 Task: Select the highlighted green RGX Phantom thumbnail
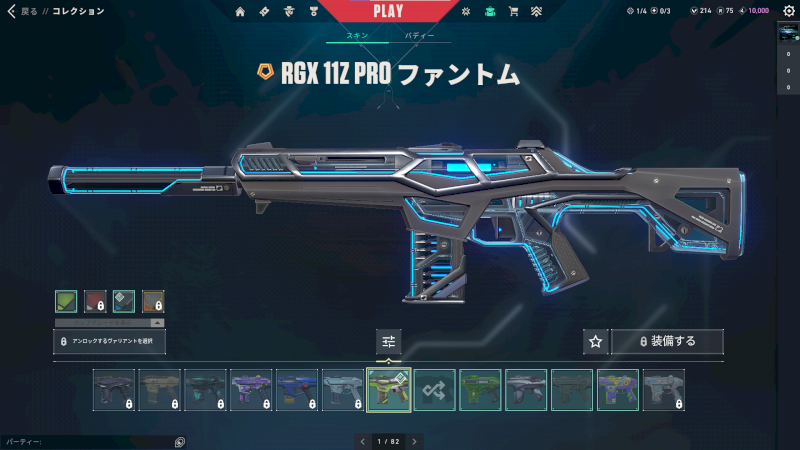point(389,390)
